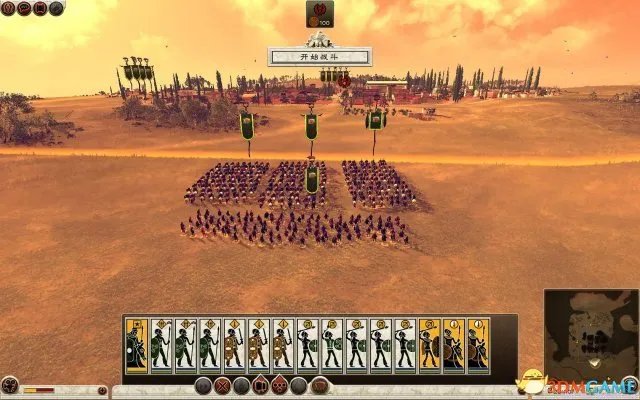Click the round button at bottom-left corner

[10, 385]
